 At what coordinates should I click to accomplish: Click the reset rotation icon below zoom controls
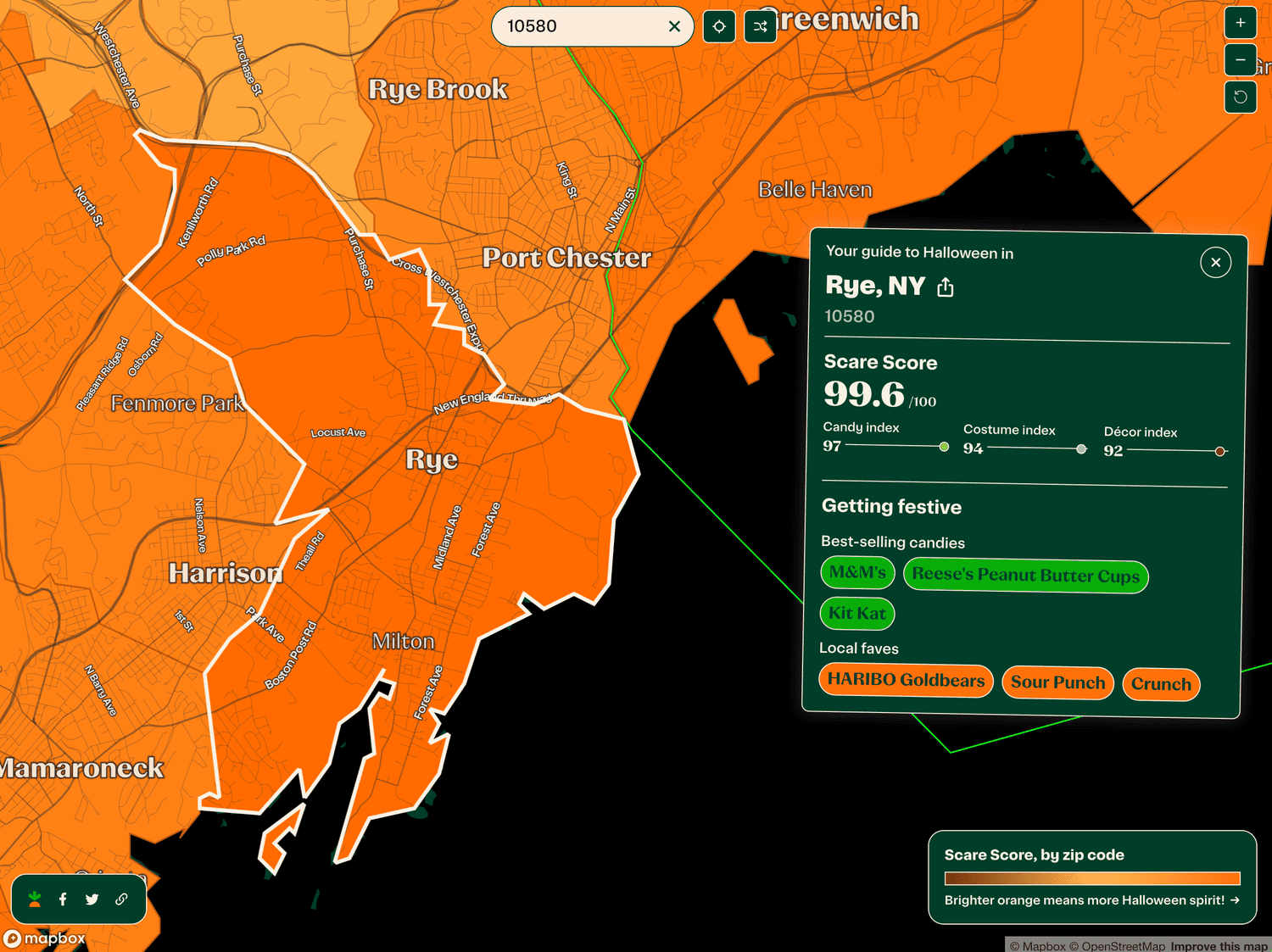(x=1241, y=97)
